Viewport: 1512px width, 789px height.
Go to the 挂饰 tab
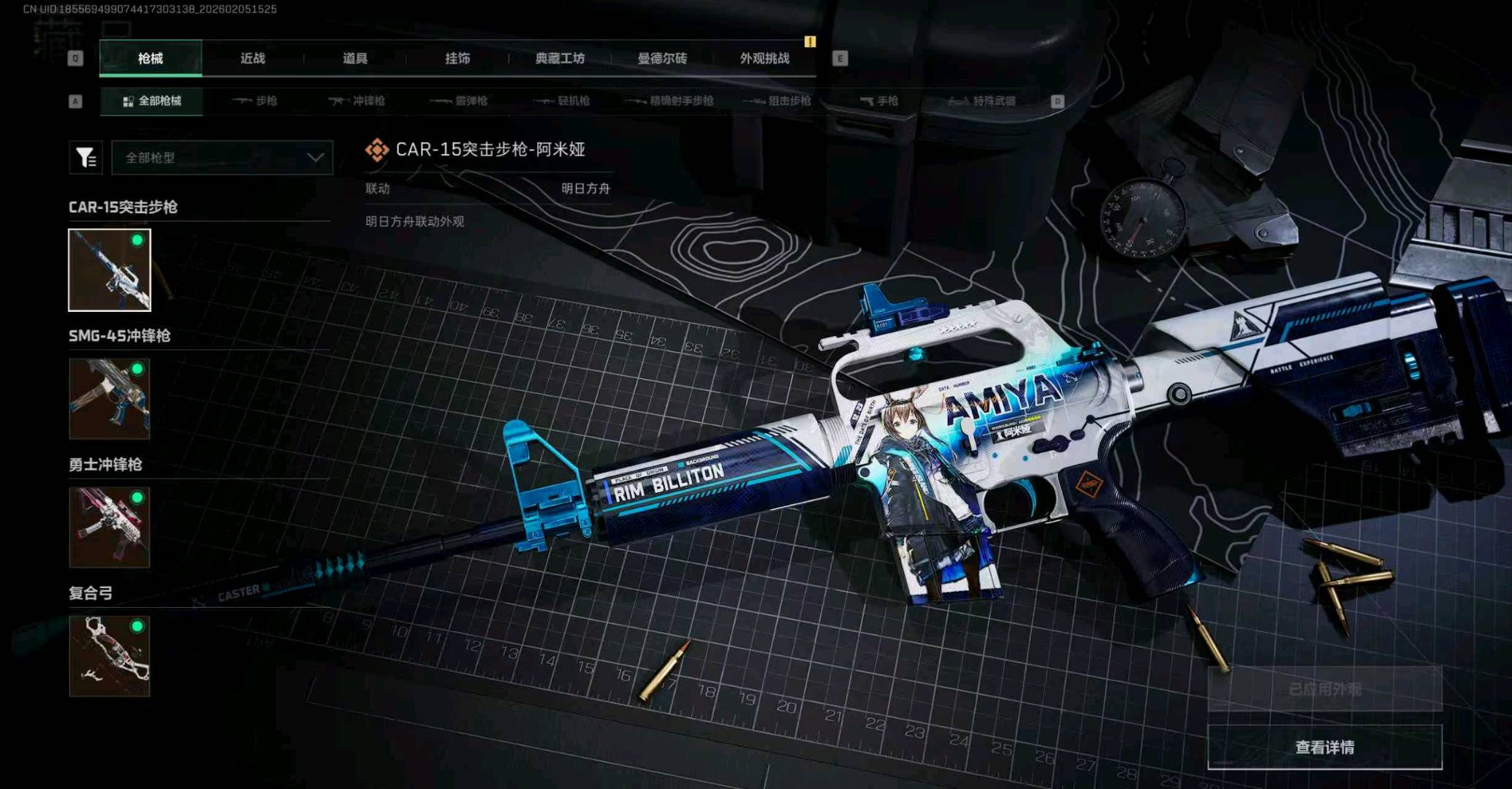(457, 58)
